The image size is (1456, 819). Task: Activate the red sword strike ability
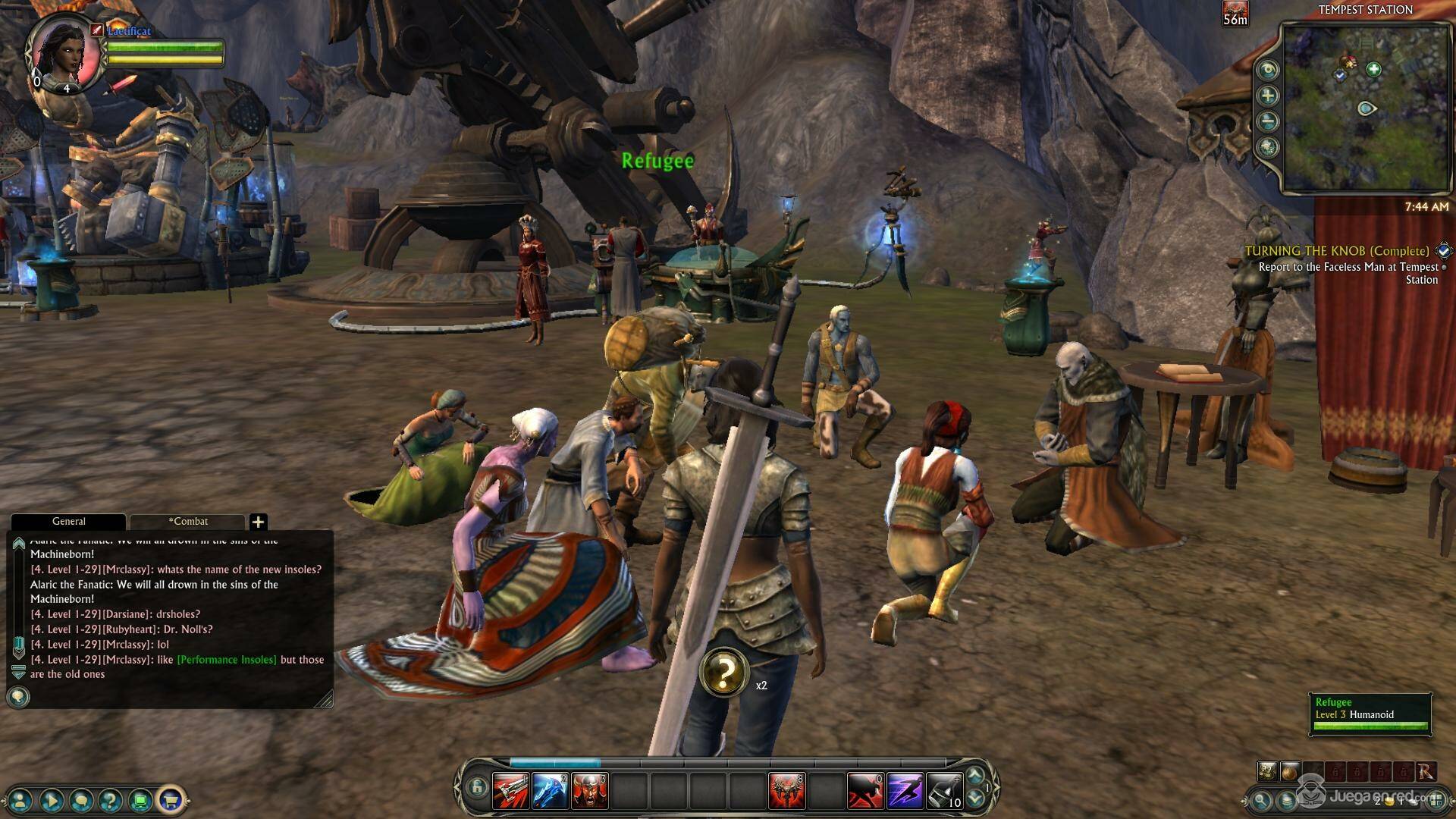click(x=511, y=790)
